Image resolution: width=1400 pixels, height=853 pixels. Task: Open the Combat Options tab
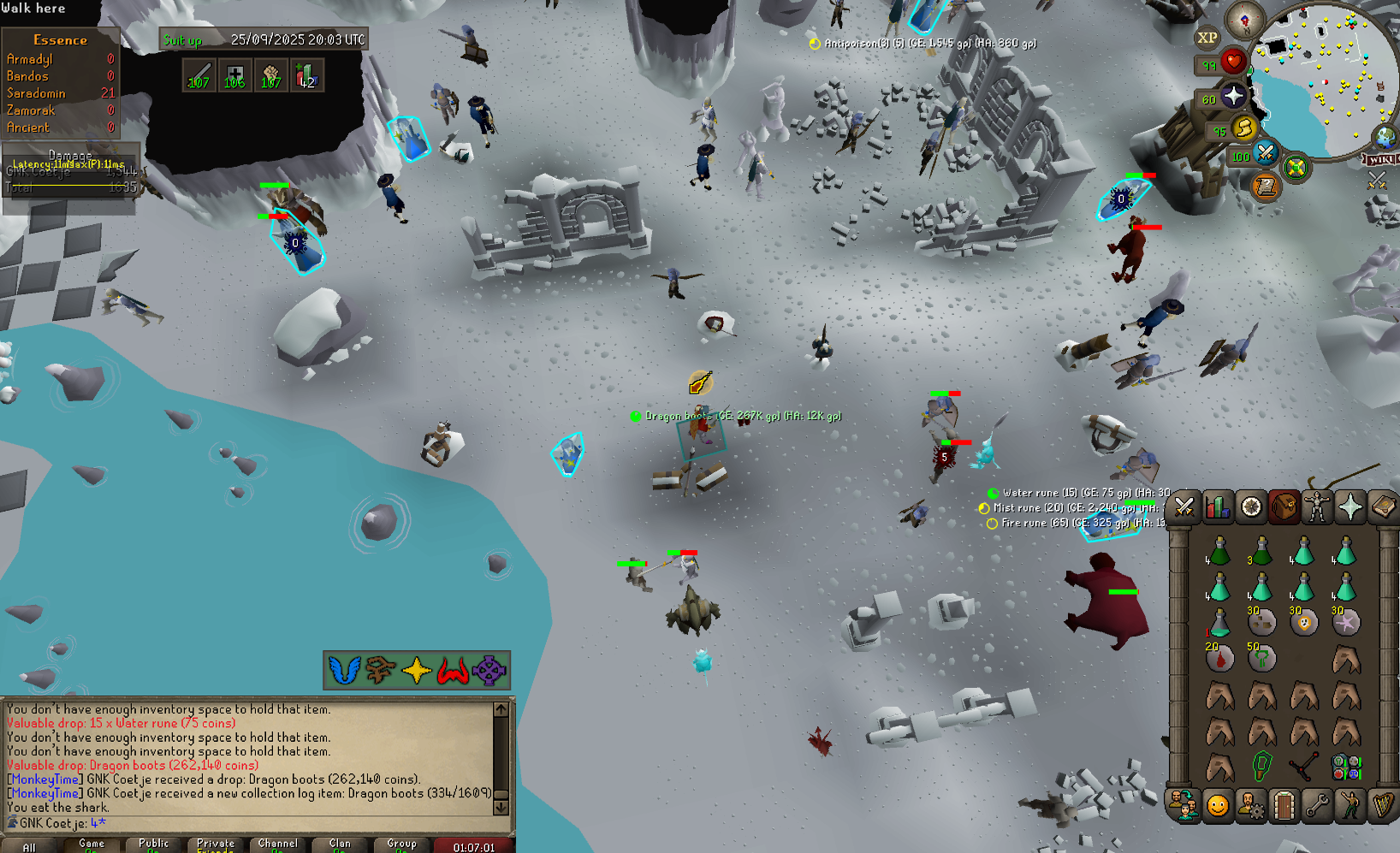pyautogui.click(x=1184, y=507)
